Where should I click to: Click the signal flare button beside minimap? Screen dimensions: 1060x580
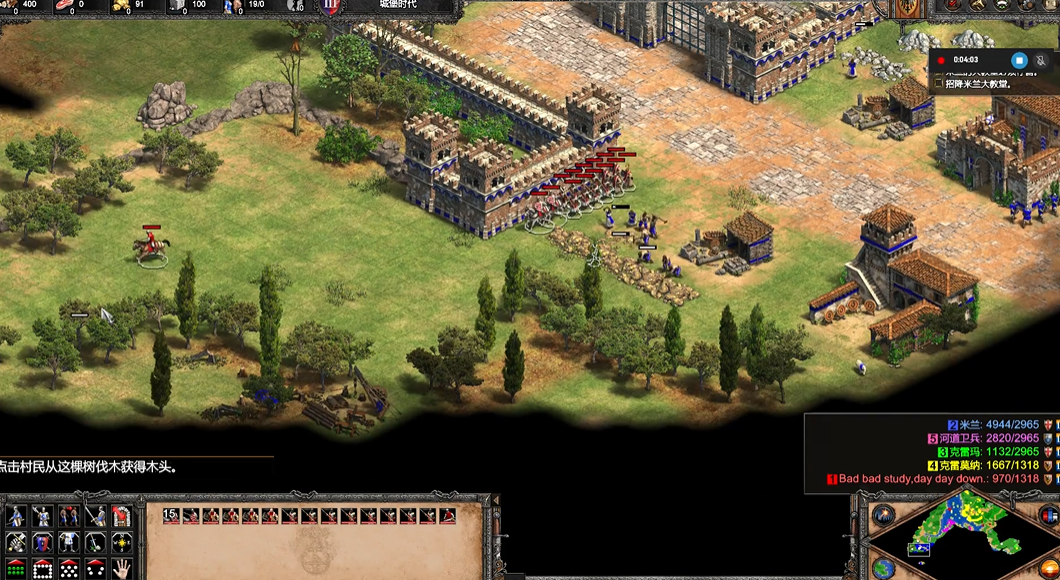click(x=884, y=516)
